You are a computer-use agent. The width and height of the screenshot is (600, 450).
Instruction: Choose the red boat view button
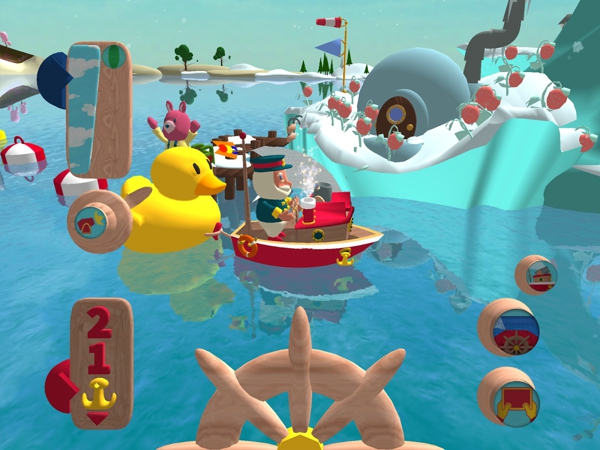536,273
